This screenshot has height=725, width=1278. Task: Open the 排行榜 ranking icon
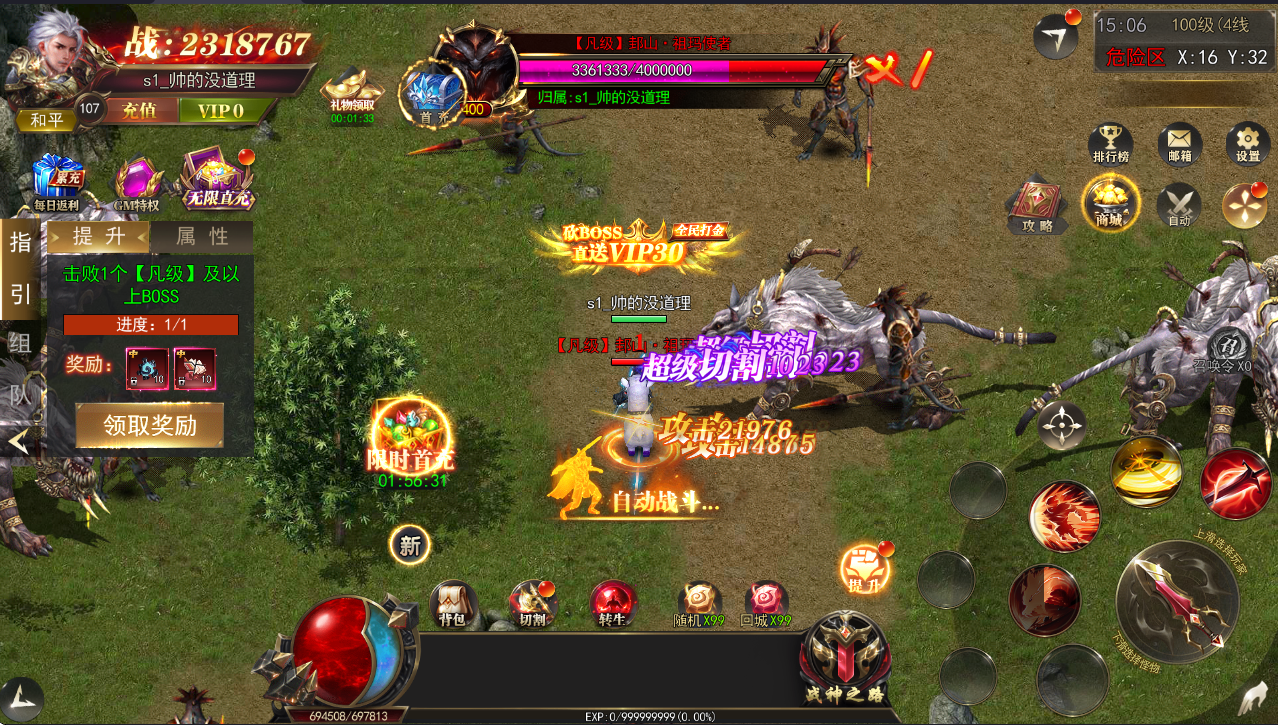(x=1109, y=144)
